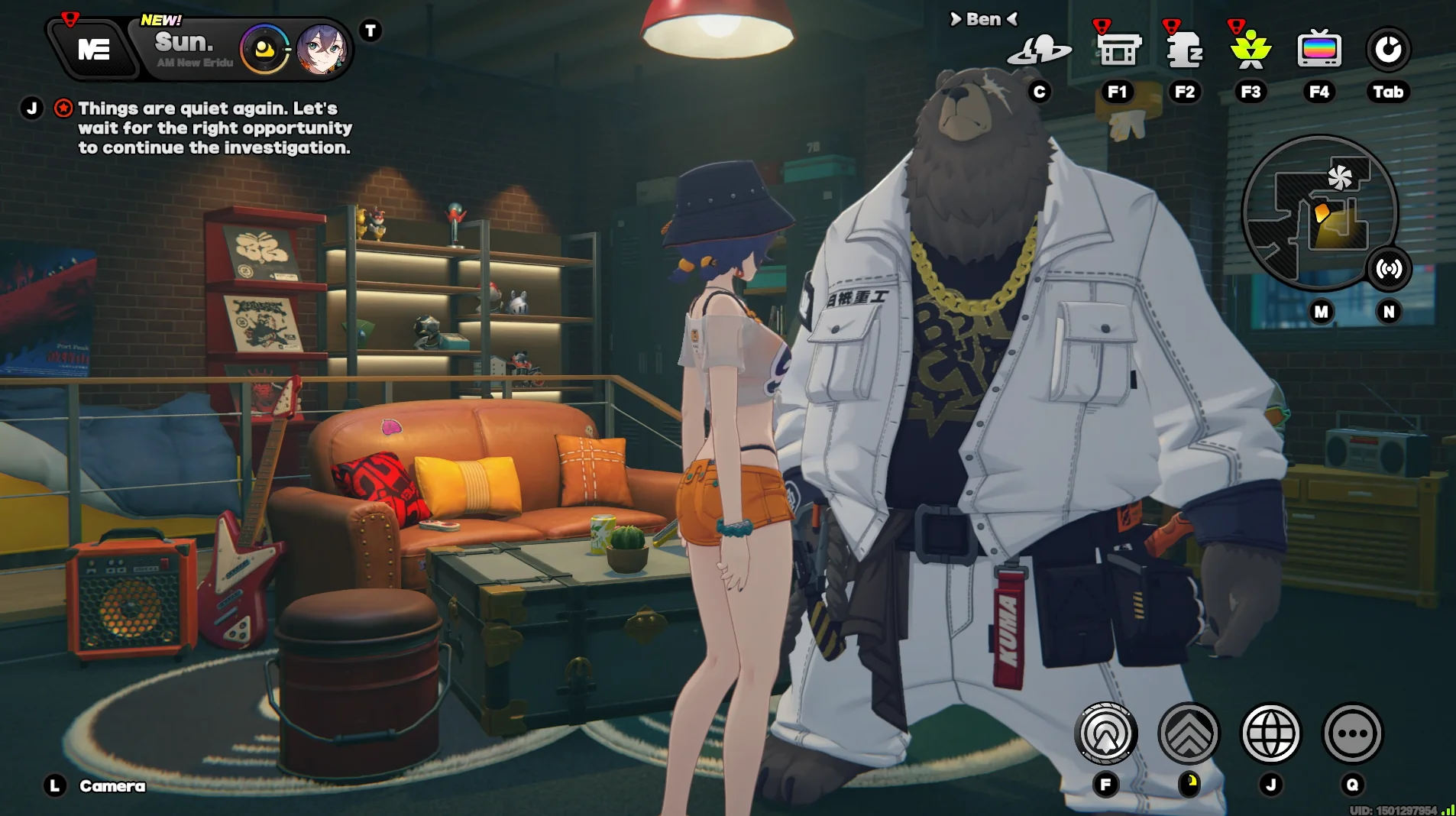
Task: Select the character portrait avatar
Action: [x=322, y=50]
